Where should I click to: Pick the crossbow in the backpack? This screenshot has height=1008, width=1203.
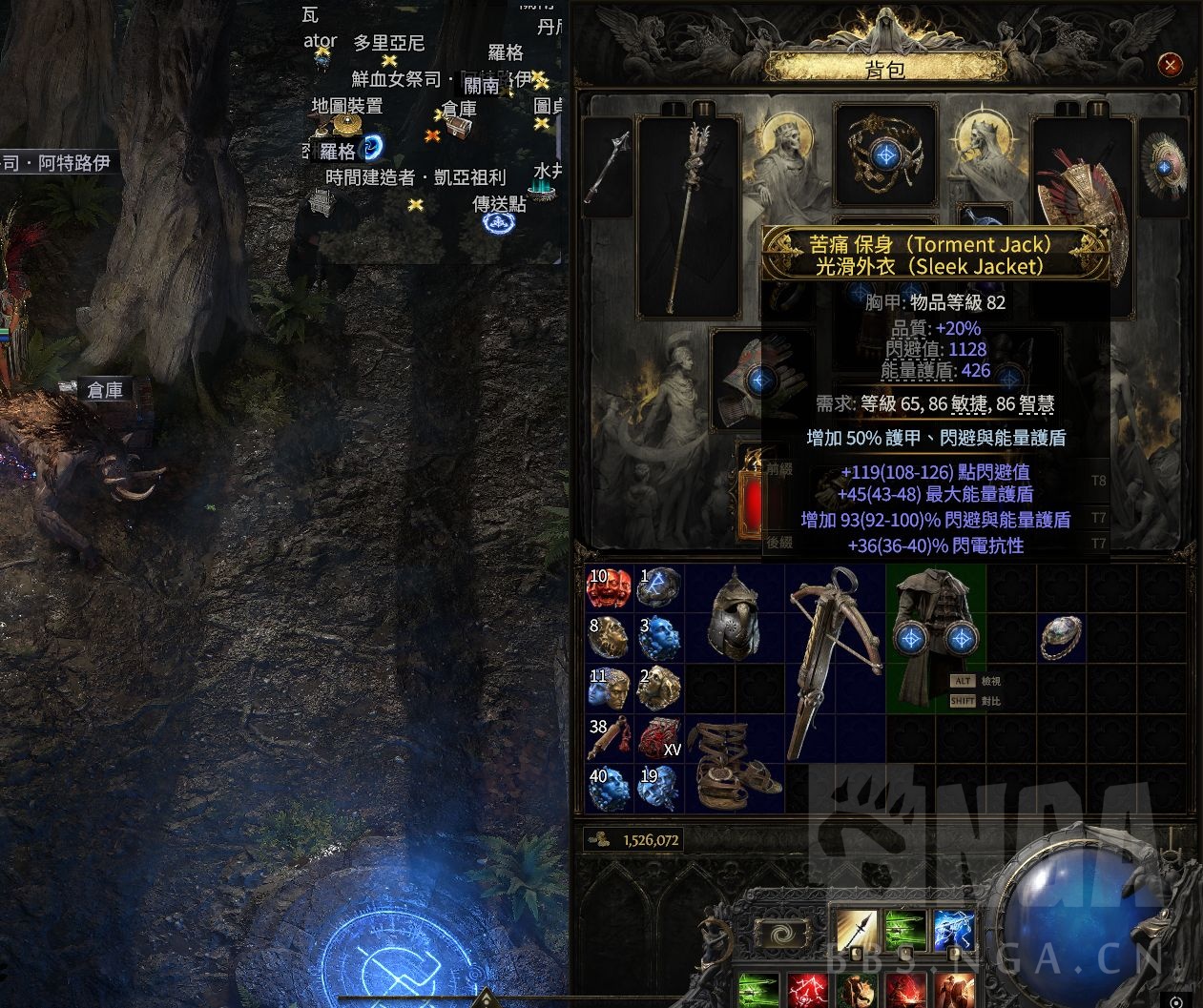click(x=834, y=658)
